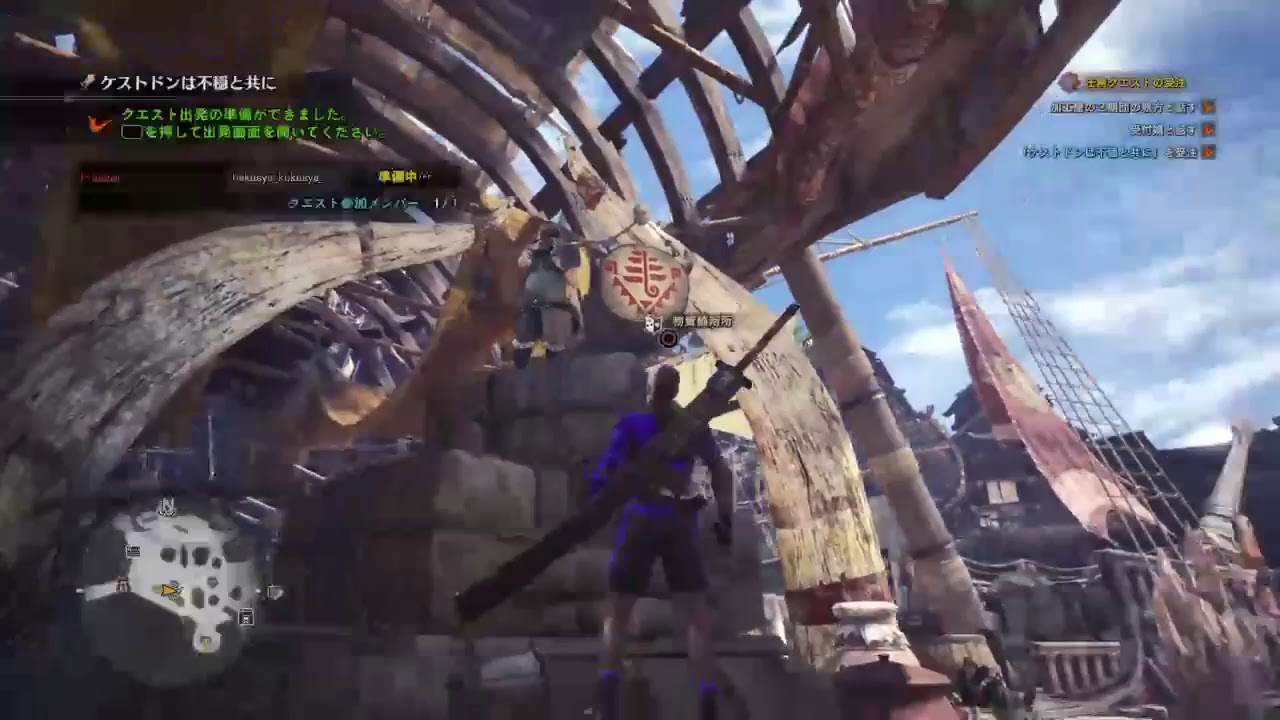Click the quest pin icon before ケストドンは不穏と共に
1280x720 pixels.
[87, 82]
